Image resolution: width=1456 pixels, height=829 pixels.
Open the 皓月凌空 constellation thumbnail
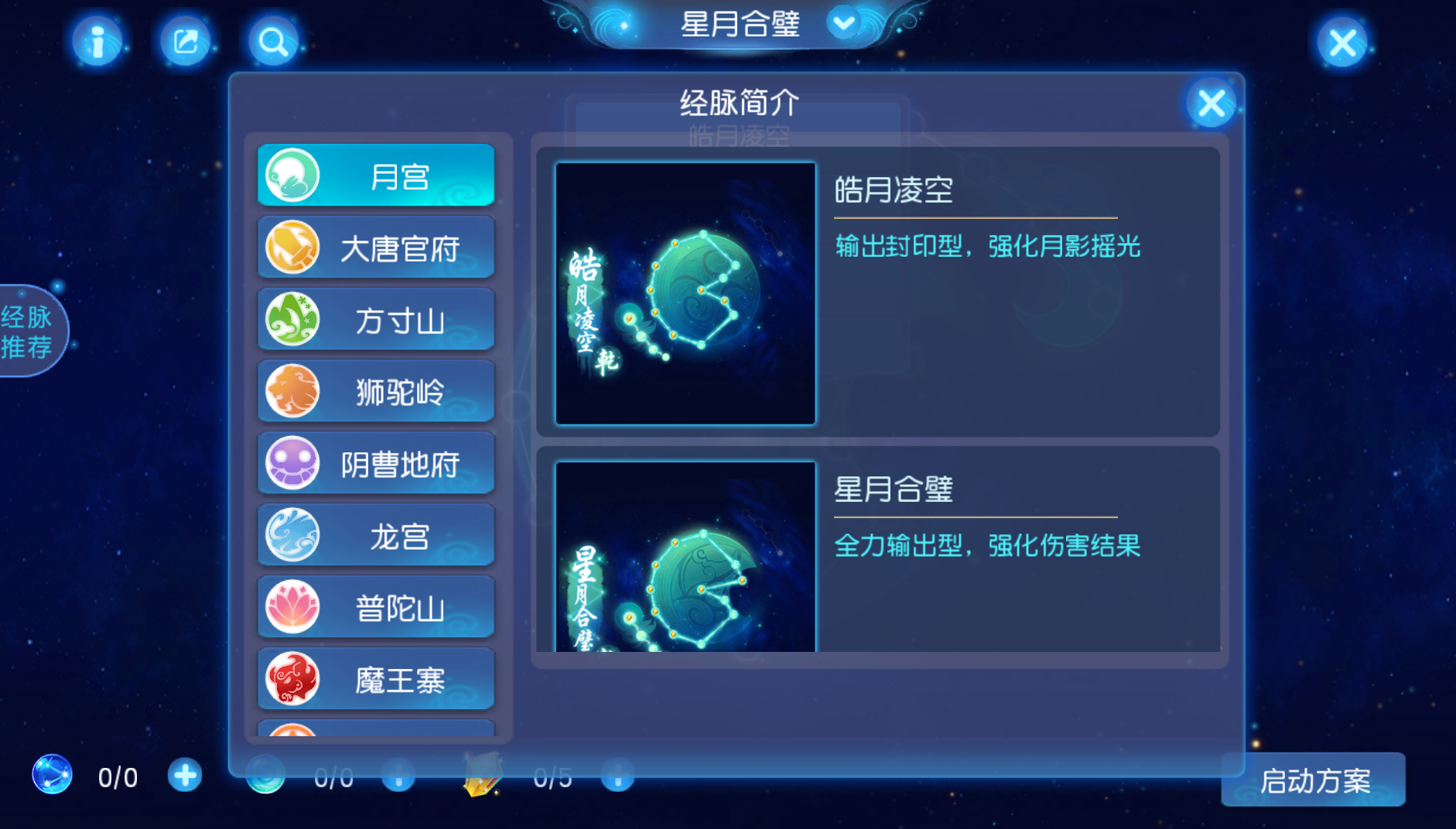click(x=684, y=292)
